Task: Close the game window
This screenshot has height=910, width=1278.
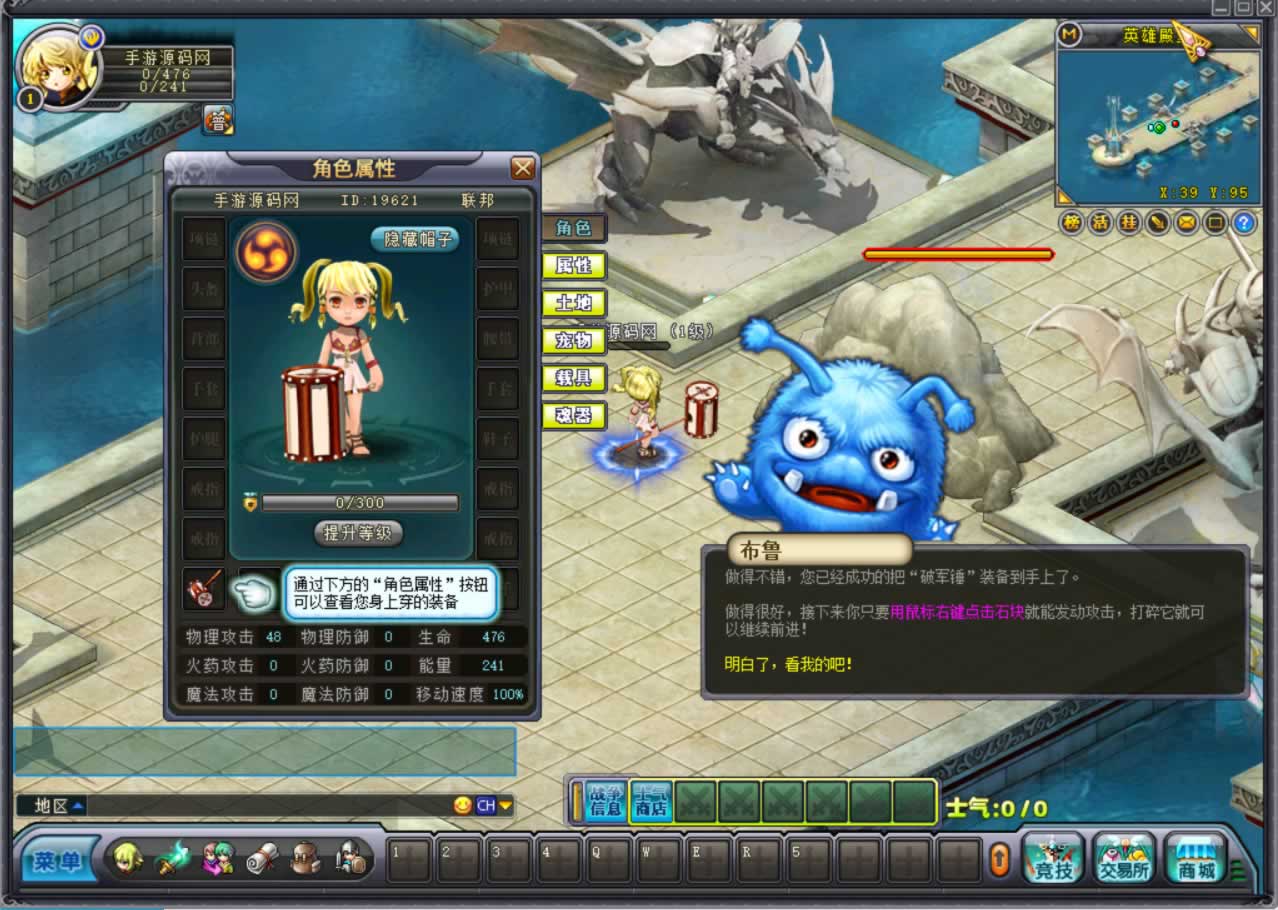Action: tap(1265, 7)
